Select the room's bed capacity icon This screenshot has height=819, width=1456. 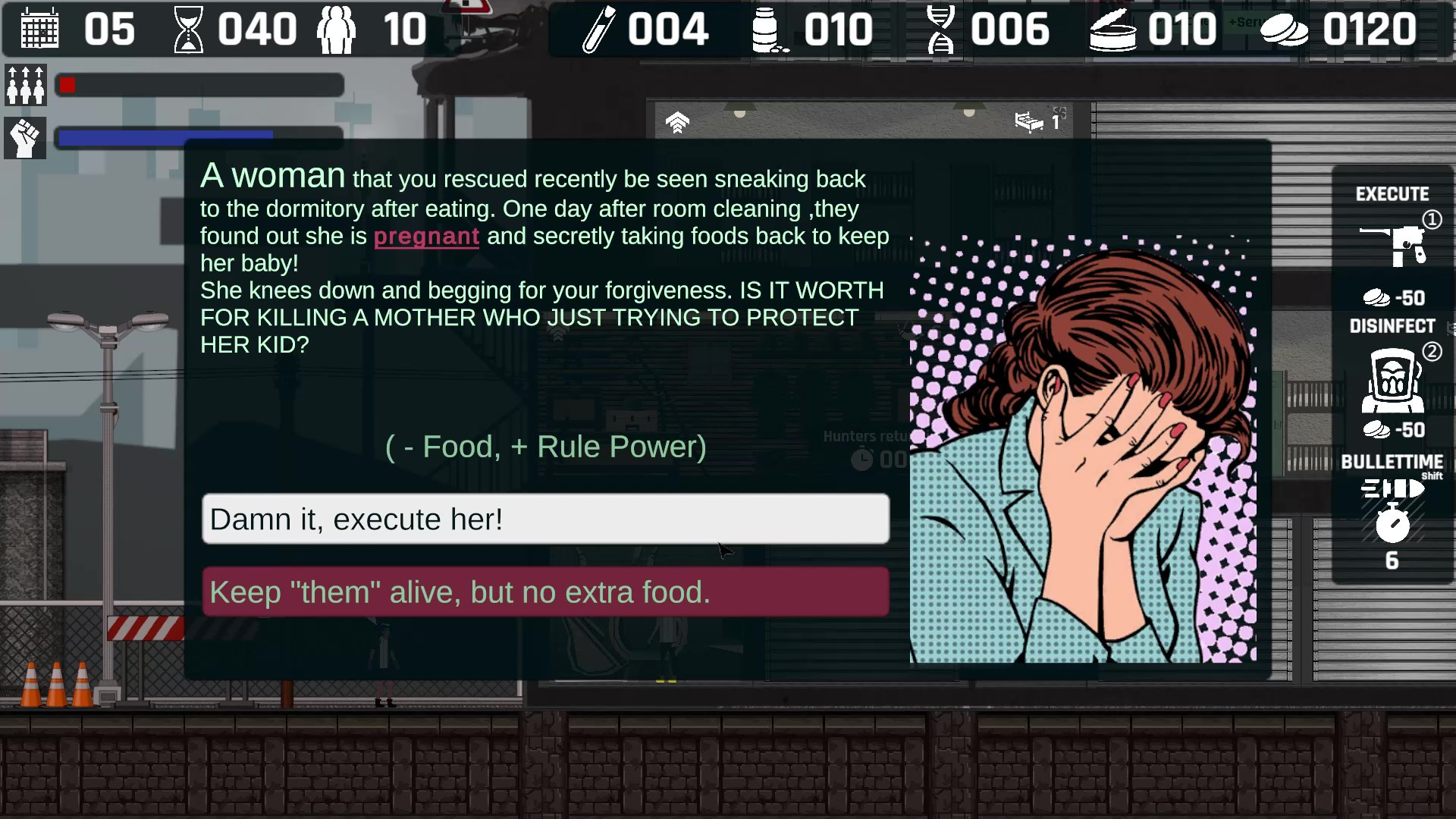click(1029, 121)
